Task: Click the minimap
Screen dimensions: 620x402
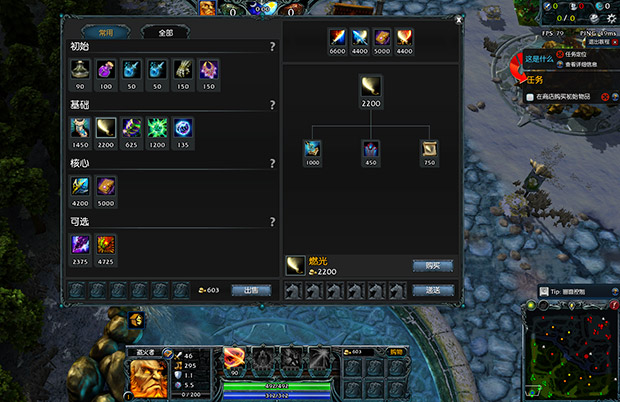Action: (x=572, y=353)
